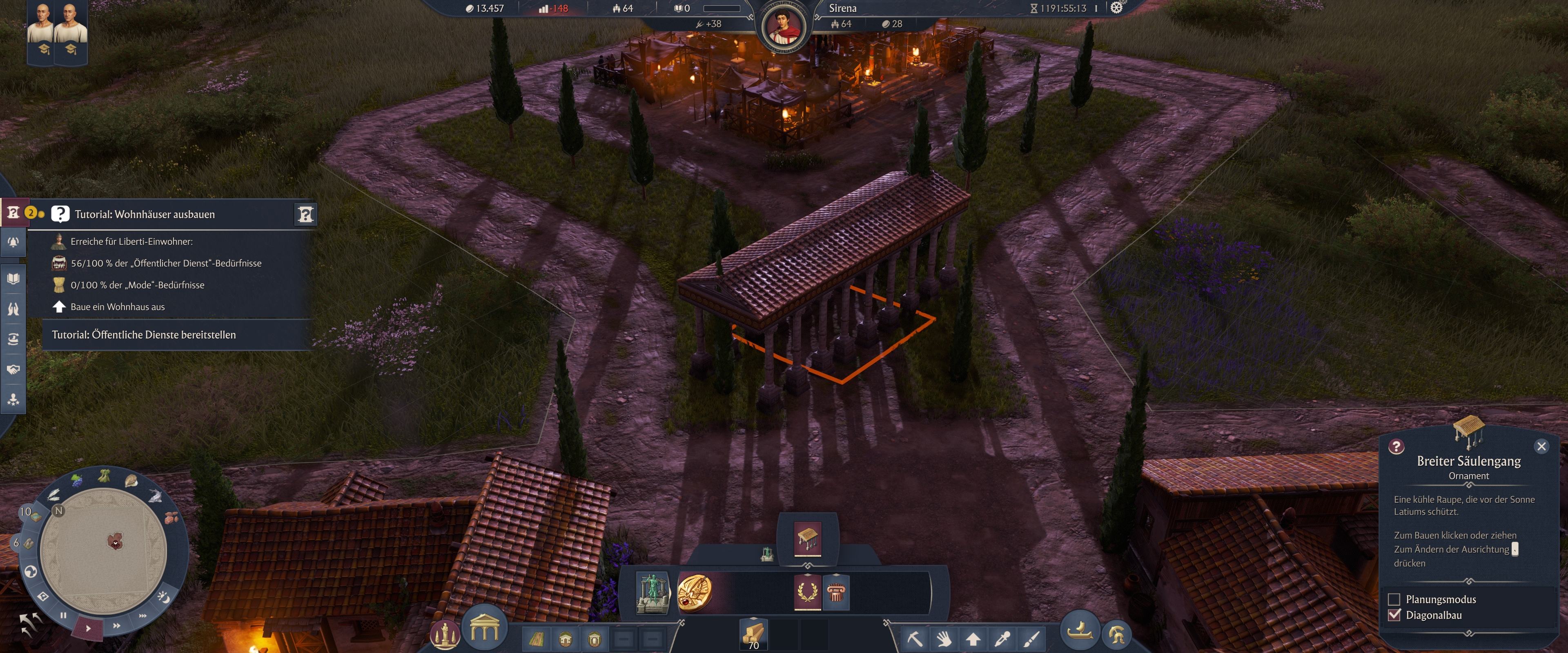Image resolution: width=1568 pixels, height=653 pixels.
Task: Enable the Planungsmodus checkbox
Action: click(x=1394, y=599)
